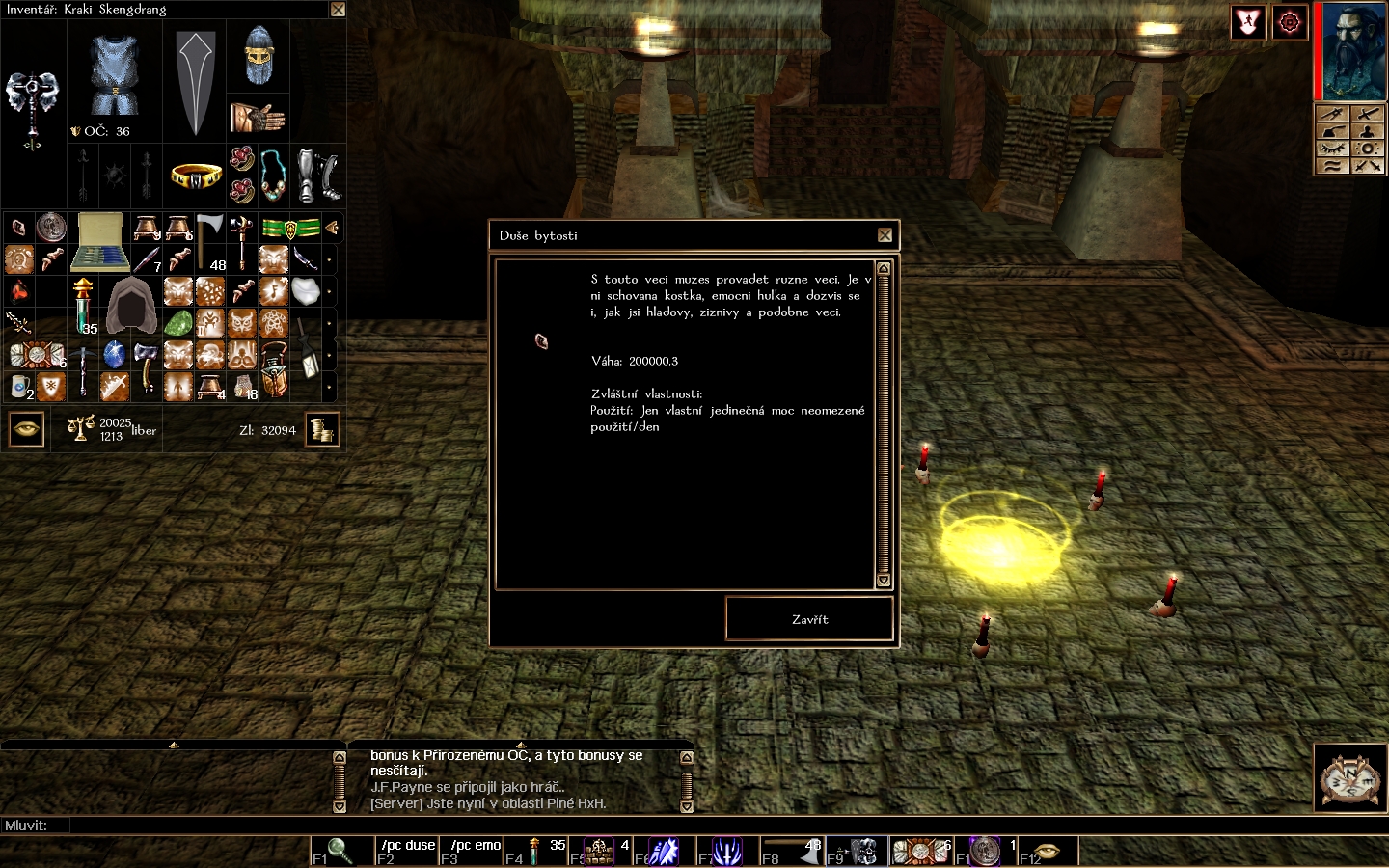Click the Zavřít button
Image resolution: width=1389 pixels, height=868 pixels.
[809, 619]
